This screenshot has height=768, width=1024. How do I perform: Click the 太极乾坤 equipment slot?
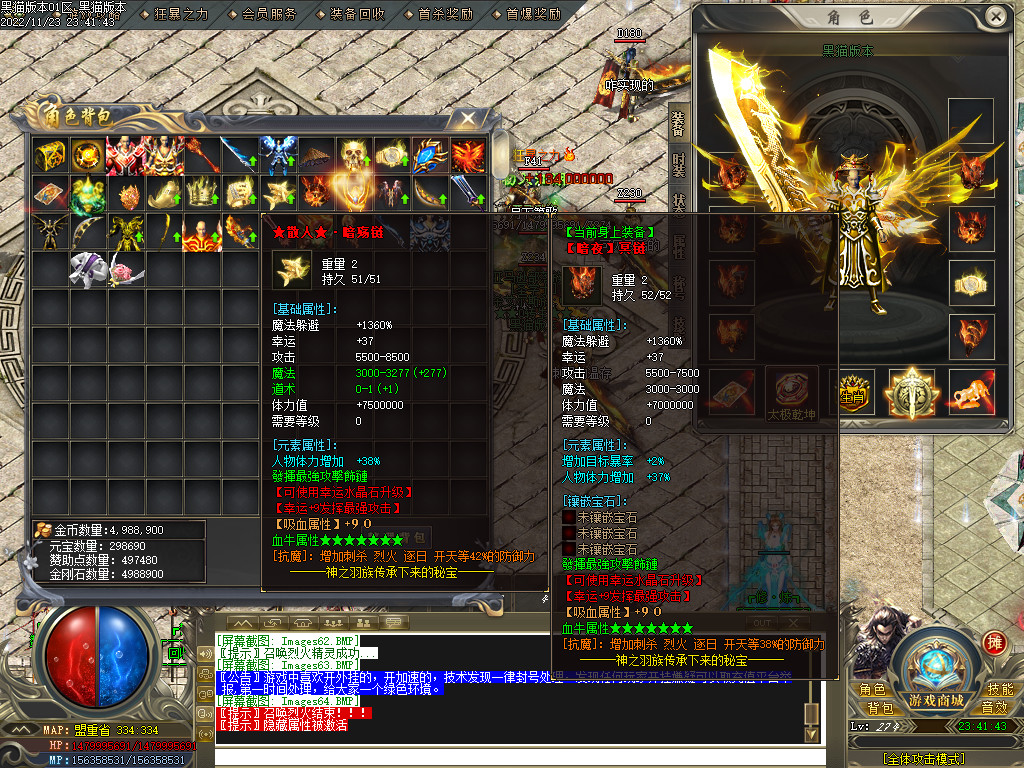792,392
